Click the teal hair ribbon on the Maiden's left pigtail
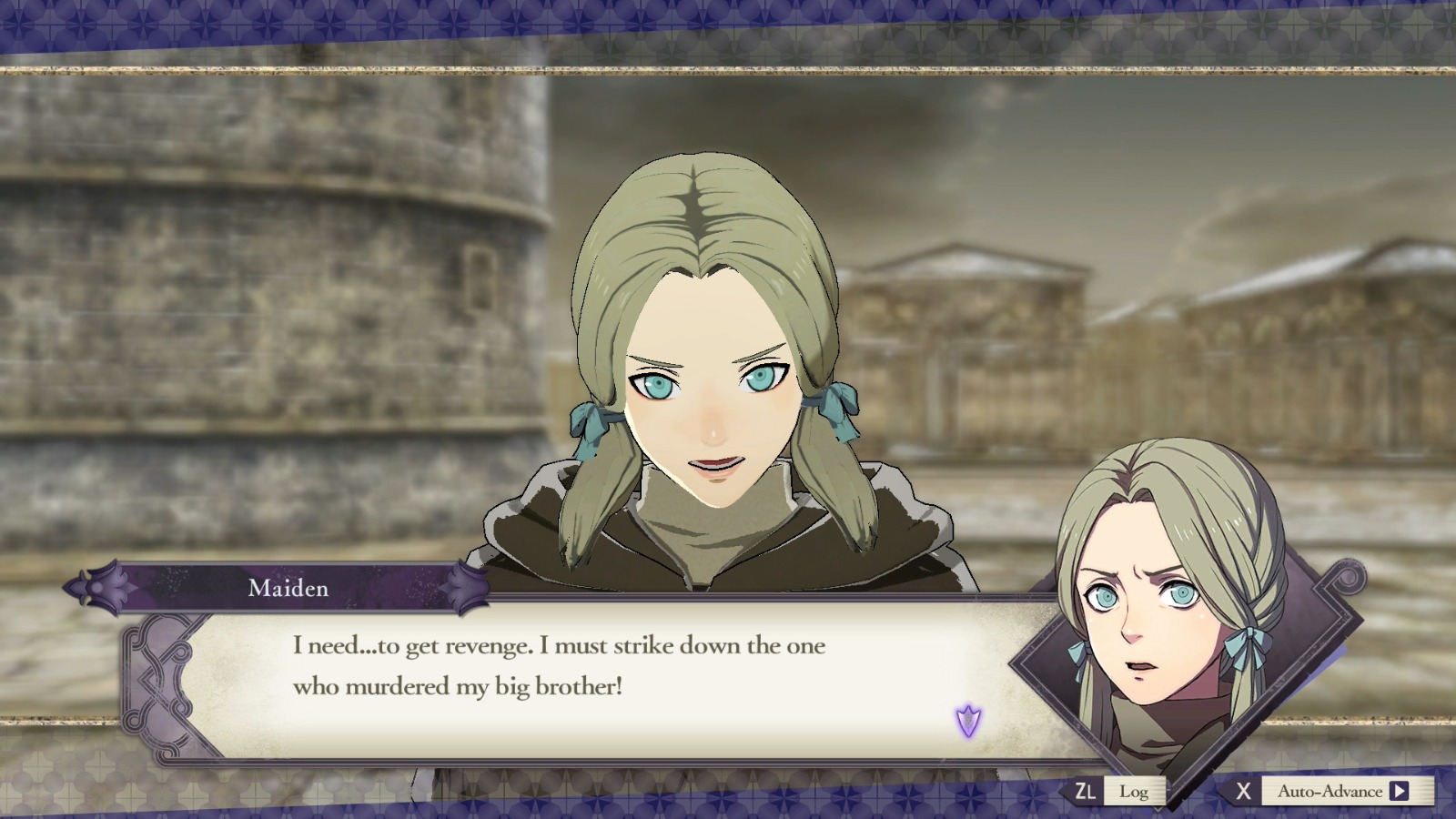Image resolution: width=1456 pixels, height=819 pixels. [x=837, y=409]
